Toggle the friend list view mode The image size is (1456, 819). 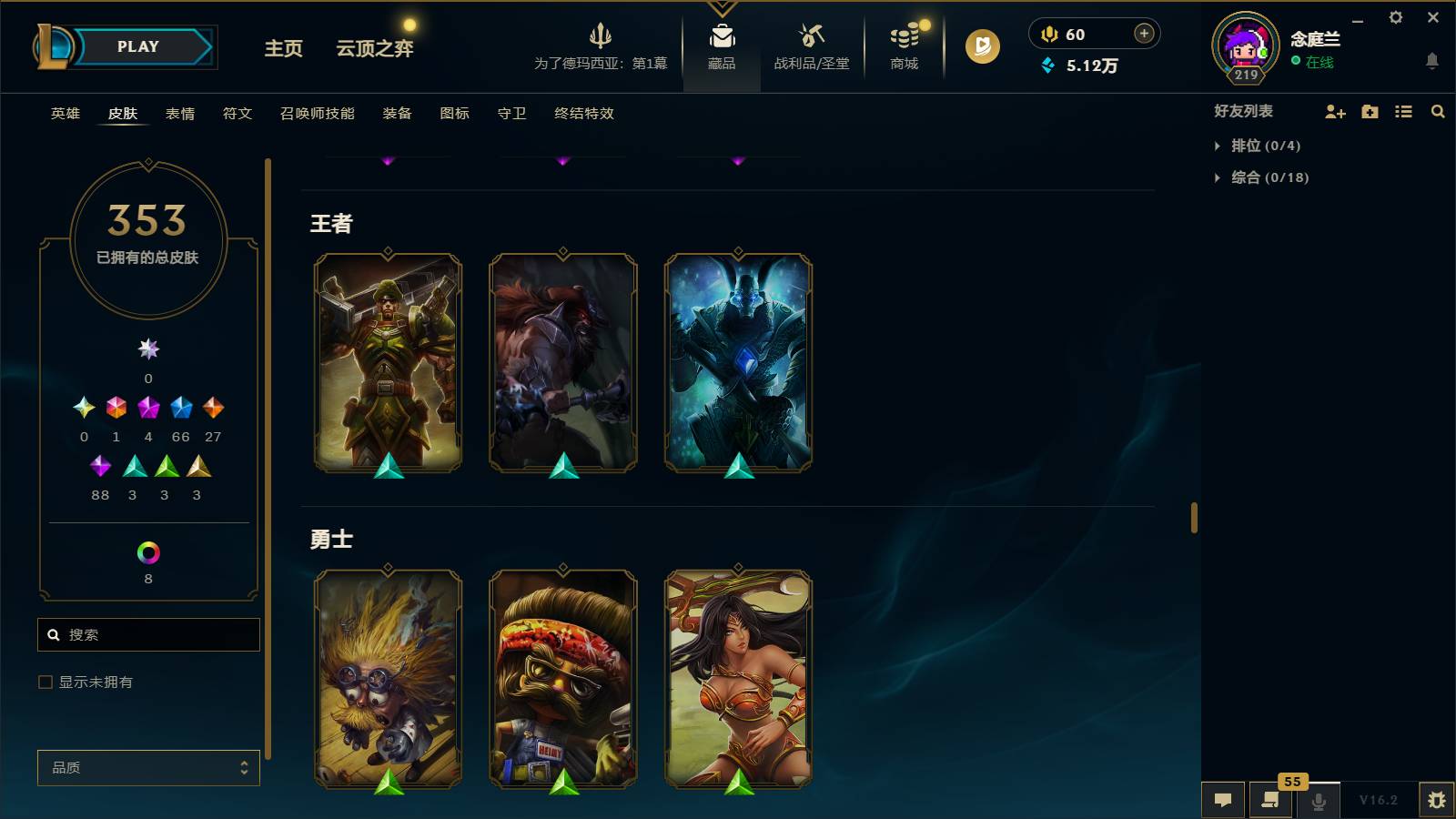point(1403,112)
